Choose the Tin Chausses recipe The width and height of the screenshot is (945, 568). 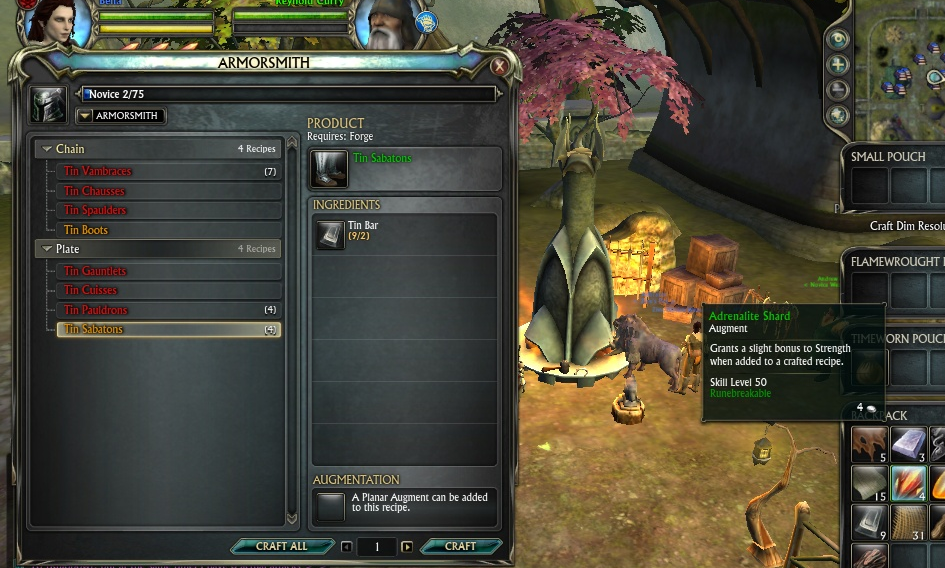(95, 191)
